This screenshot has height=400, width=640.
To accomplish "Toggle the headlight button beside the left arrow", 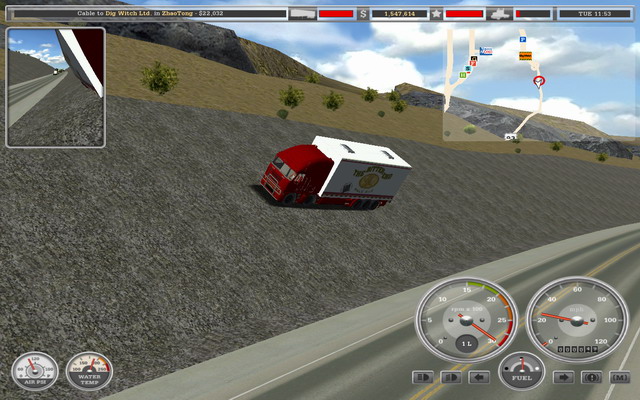I will [451, 377].
